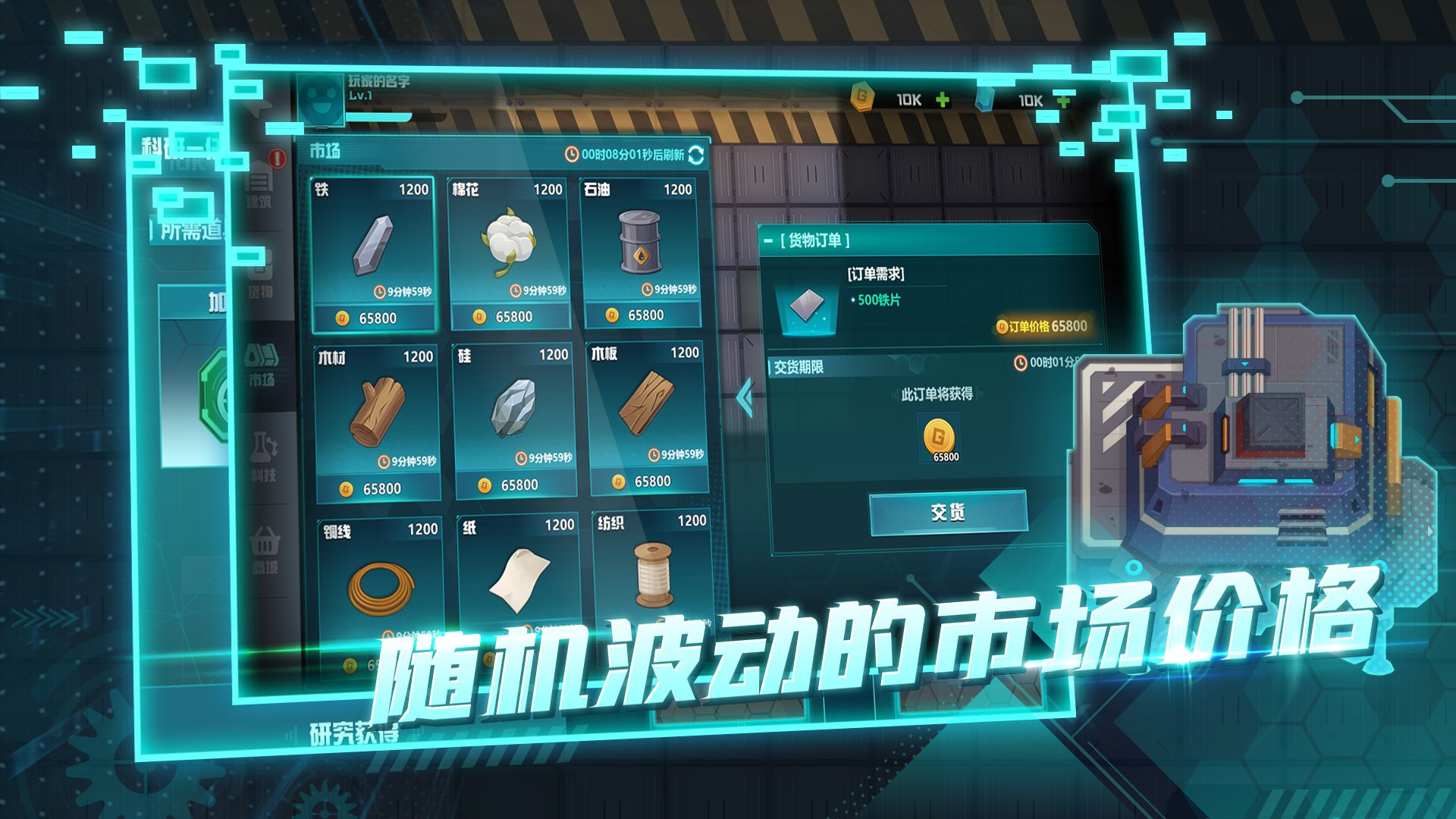Click the market refresh icon

coord(695,156)
